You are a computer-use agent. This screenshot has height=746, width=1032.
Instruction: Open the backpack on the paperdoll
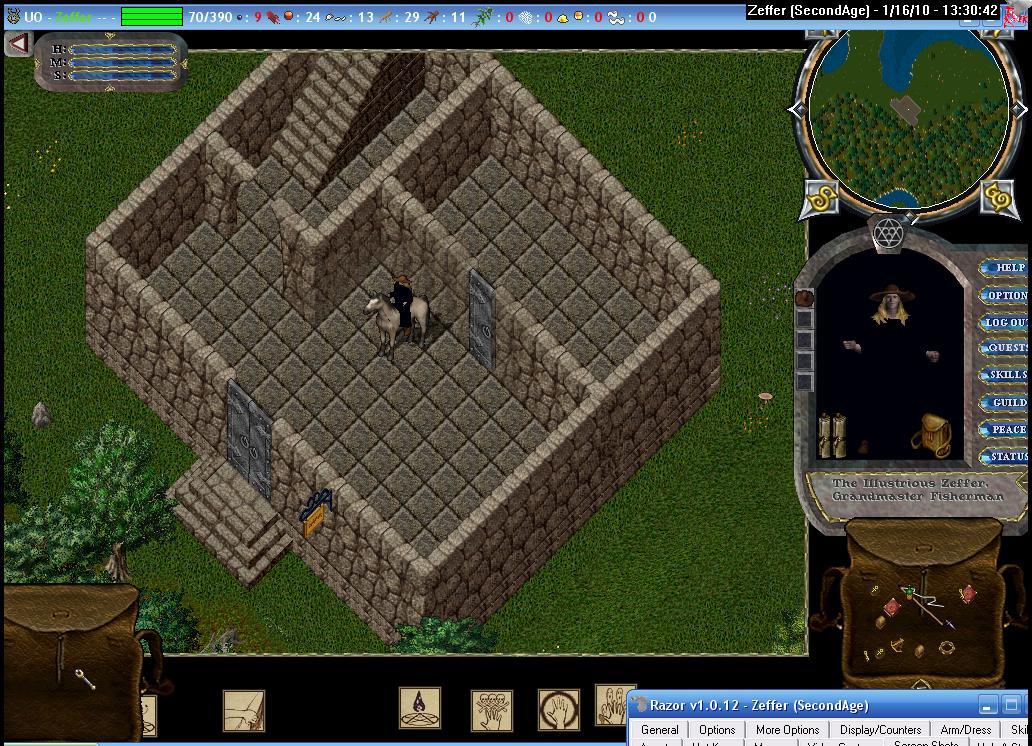point(933,435)
